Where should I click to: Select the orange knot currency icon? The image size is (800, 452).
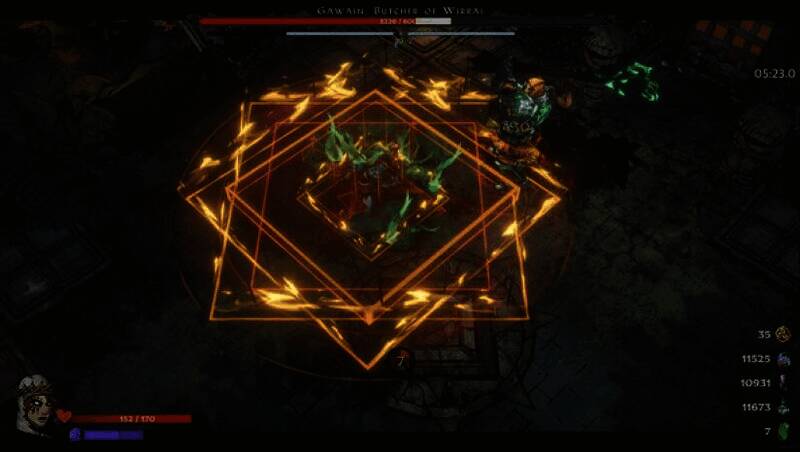coord(782,334)
